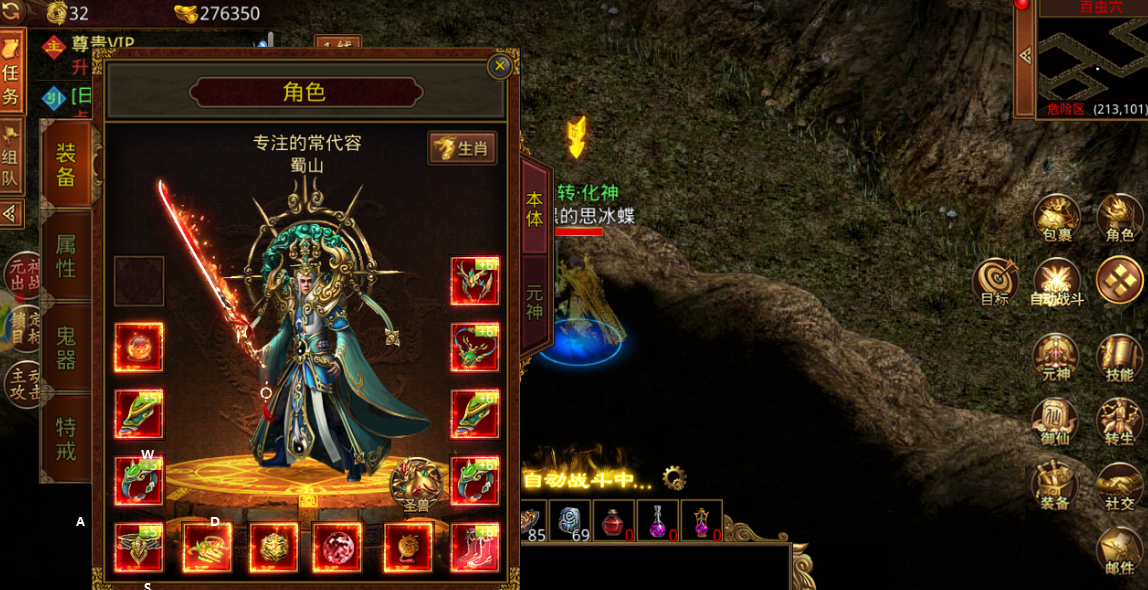Close the 角色 character panel
This screenshot has width=1148, height=590.
(500, 66)
